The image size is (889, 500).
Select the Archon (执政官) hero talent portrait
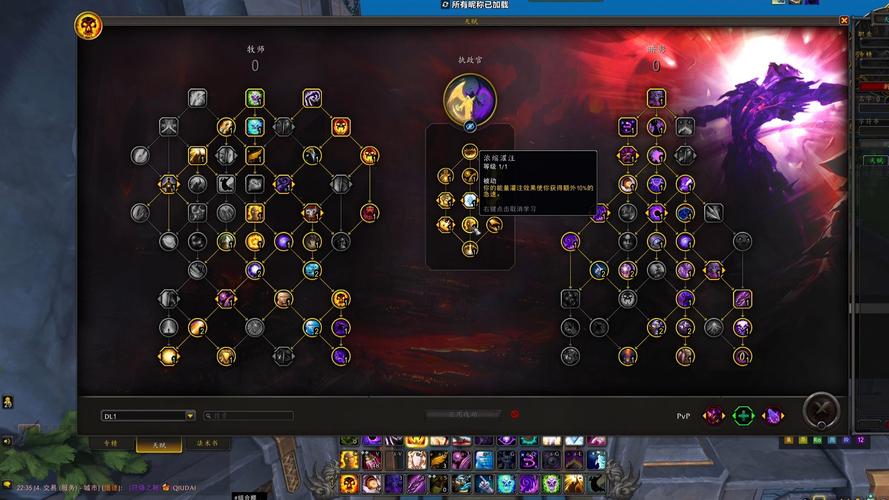click(x=469, y=98)
